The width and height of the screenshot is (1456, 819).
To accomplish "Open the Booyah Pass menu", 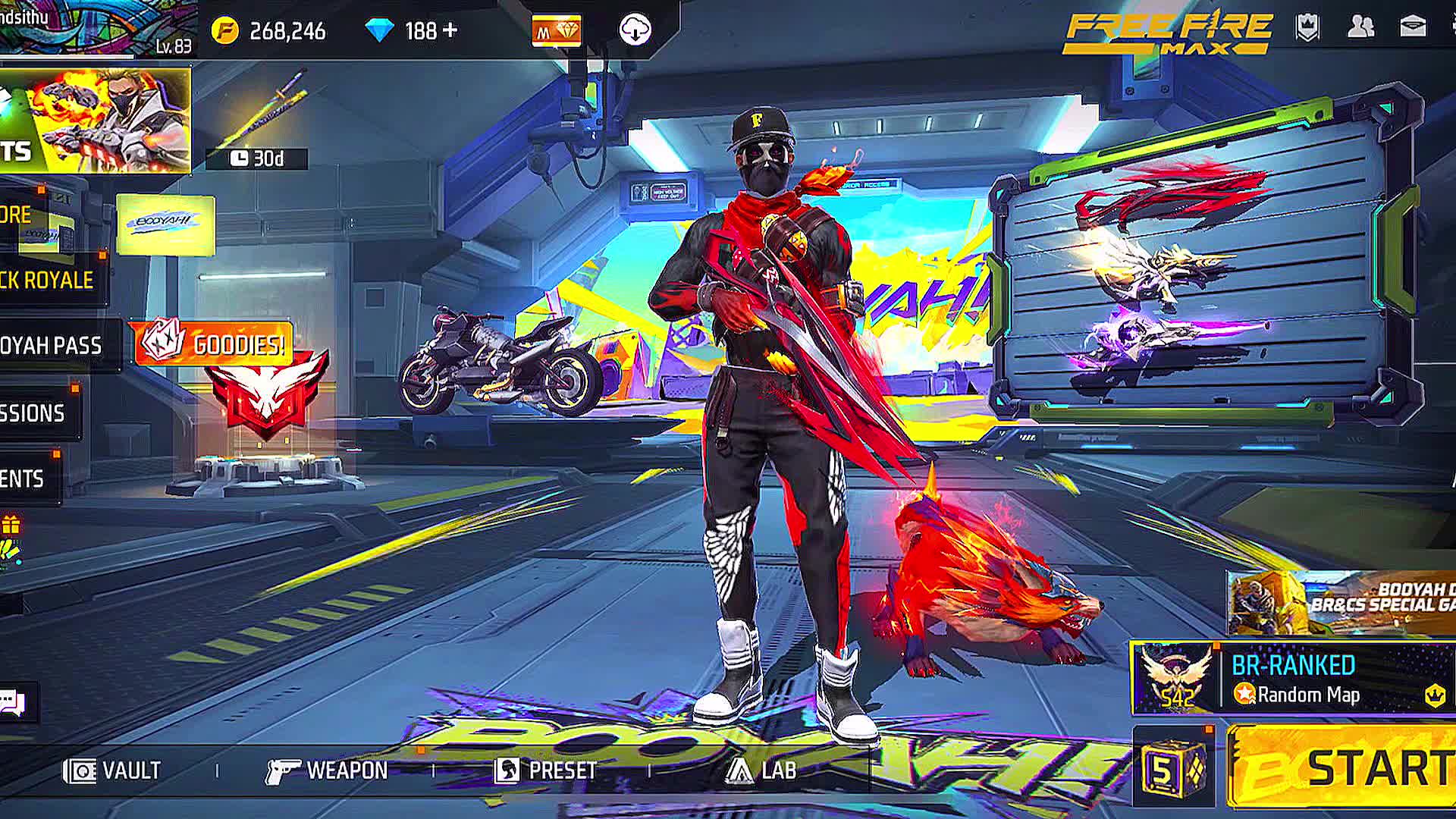I will tap(52, 346).
